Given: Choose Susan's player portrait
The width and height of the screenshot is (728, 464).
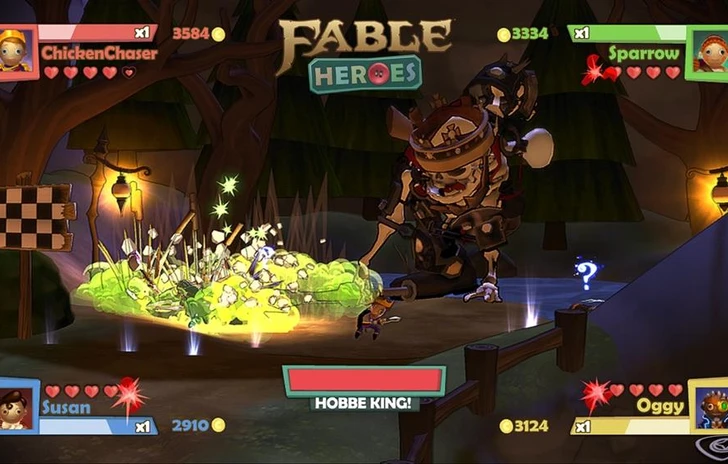Looking at the screenshot, I should [x=18, y=405].
